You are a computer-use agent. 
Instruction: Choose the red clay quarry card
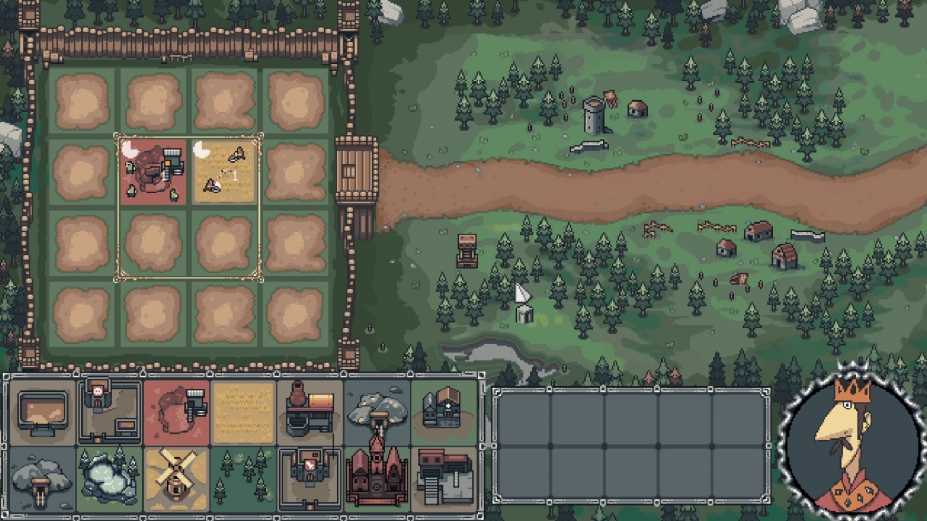[x=176, y=410]
